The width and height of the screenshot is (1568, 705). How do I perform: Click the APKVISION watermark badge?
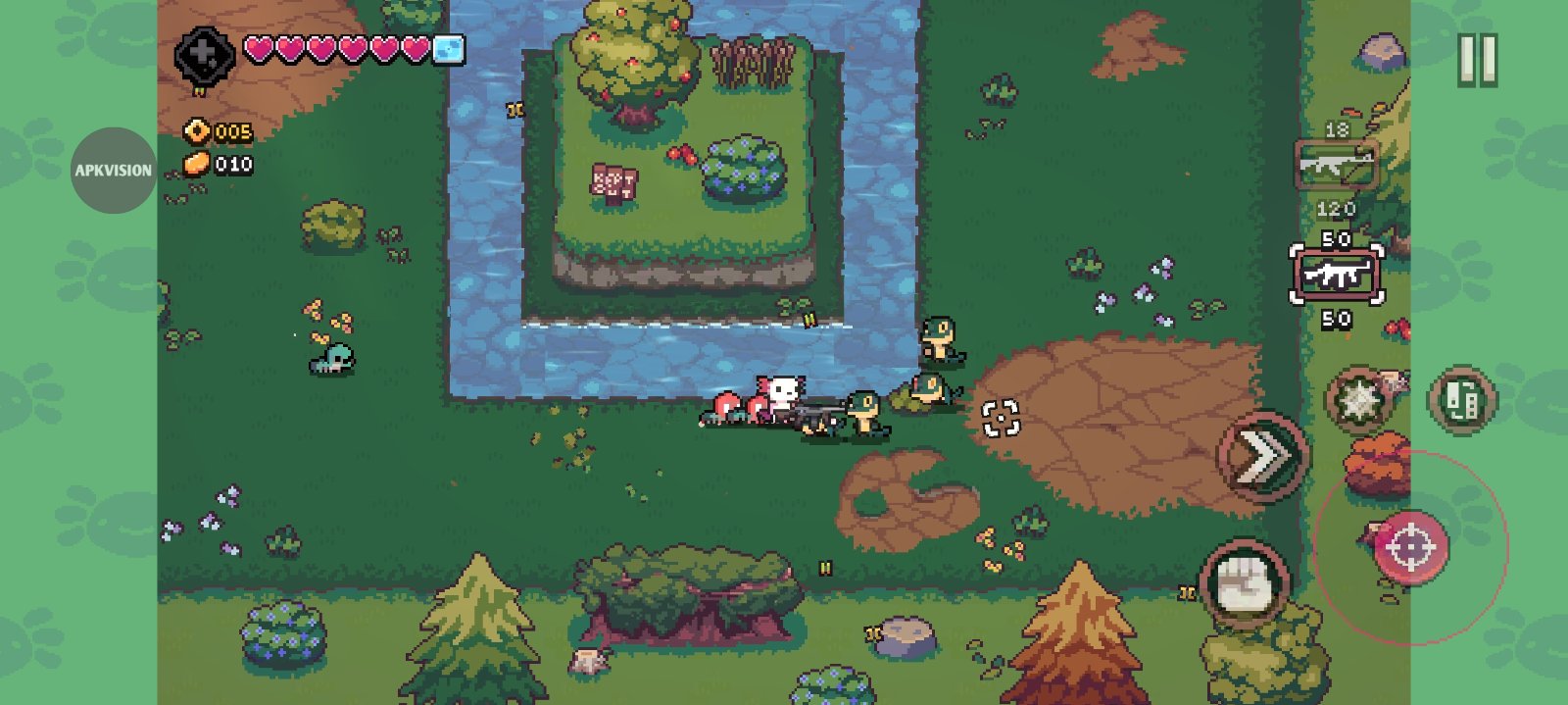pos(114,171)
